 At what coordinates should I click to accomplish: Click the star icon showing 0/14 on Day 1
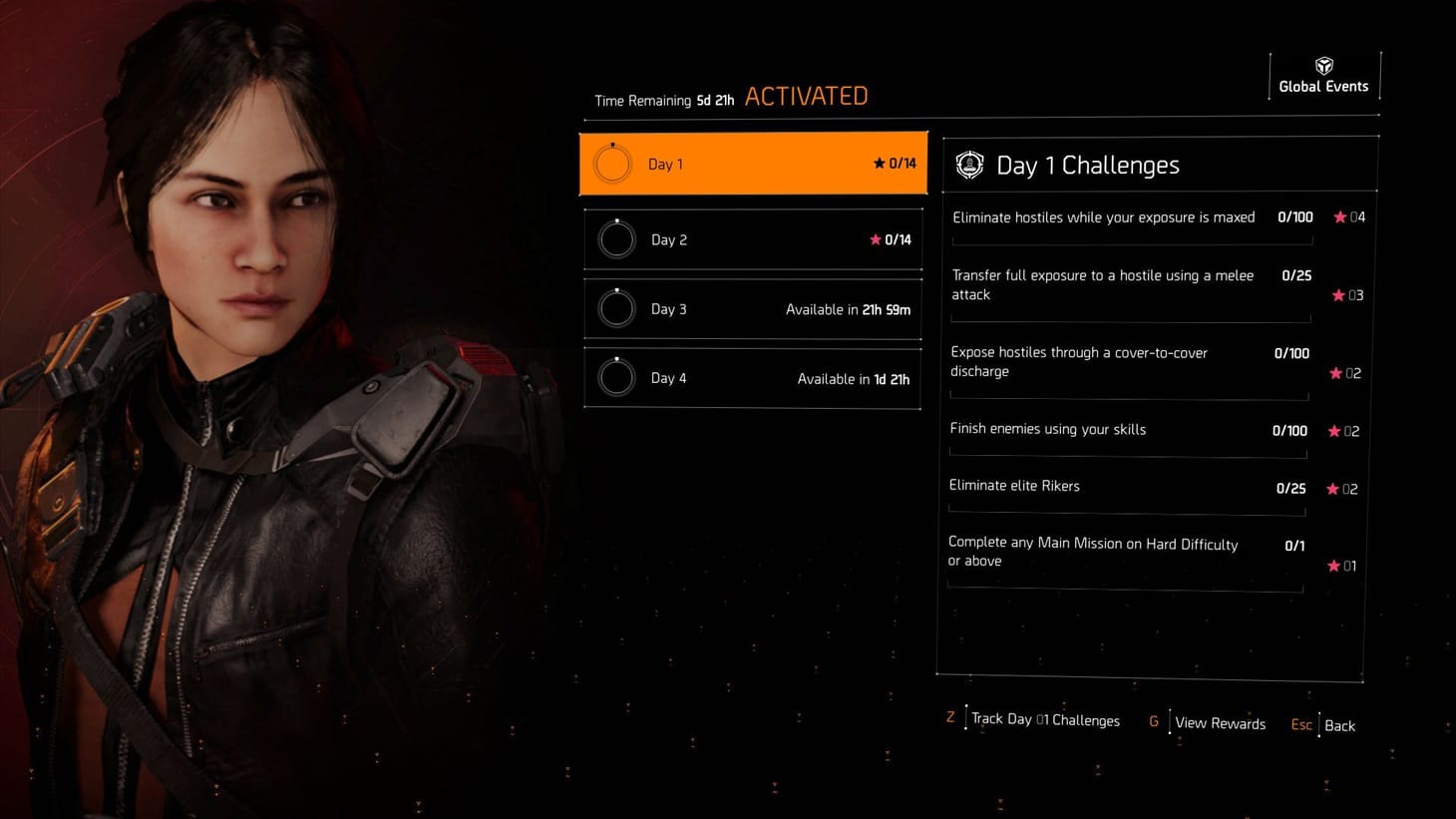pos(879,163)
